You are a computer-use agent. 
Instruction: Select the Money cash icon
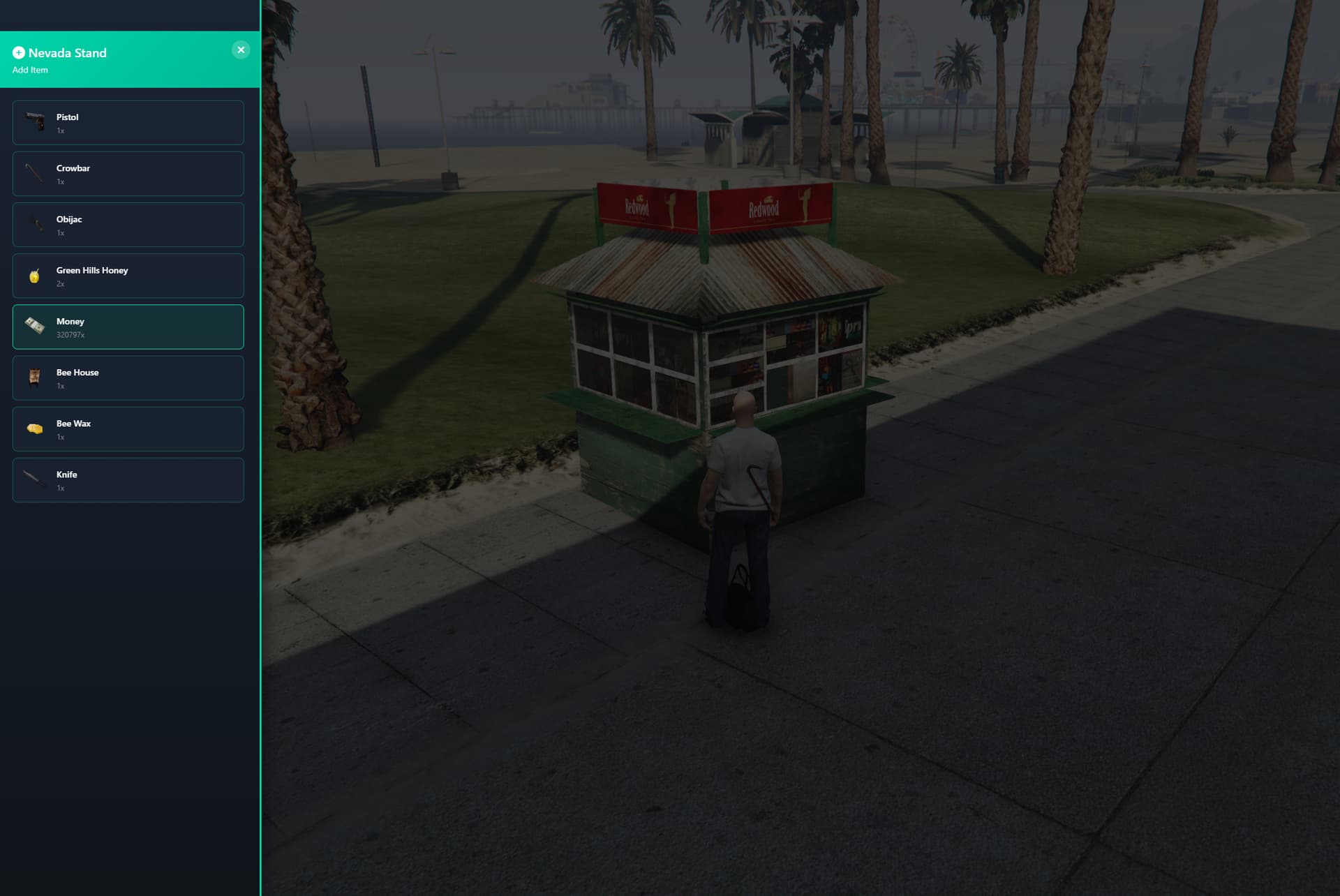click(x=35, y=326)
